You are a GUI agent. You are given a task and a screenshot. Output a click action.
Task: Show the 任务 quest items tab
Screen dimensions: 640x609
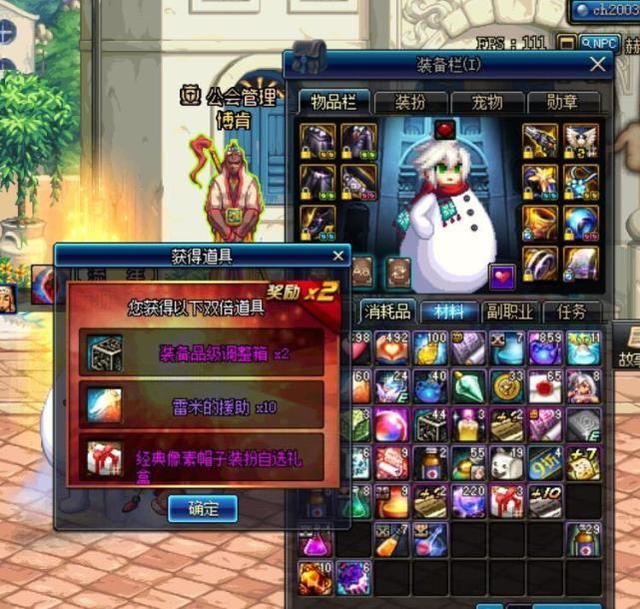point(572,312)
